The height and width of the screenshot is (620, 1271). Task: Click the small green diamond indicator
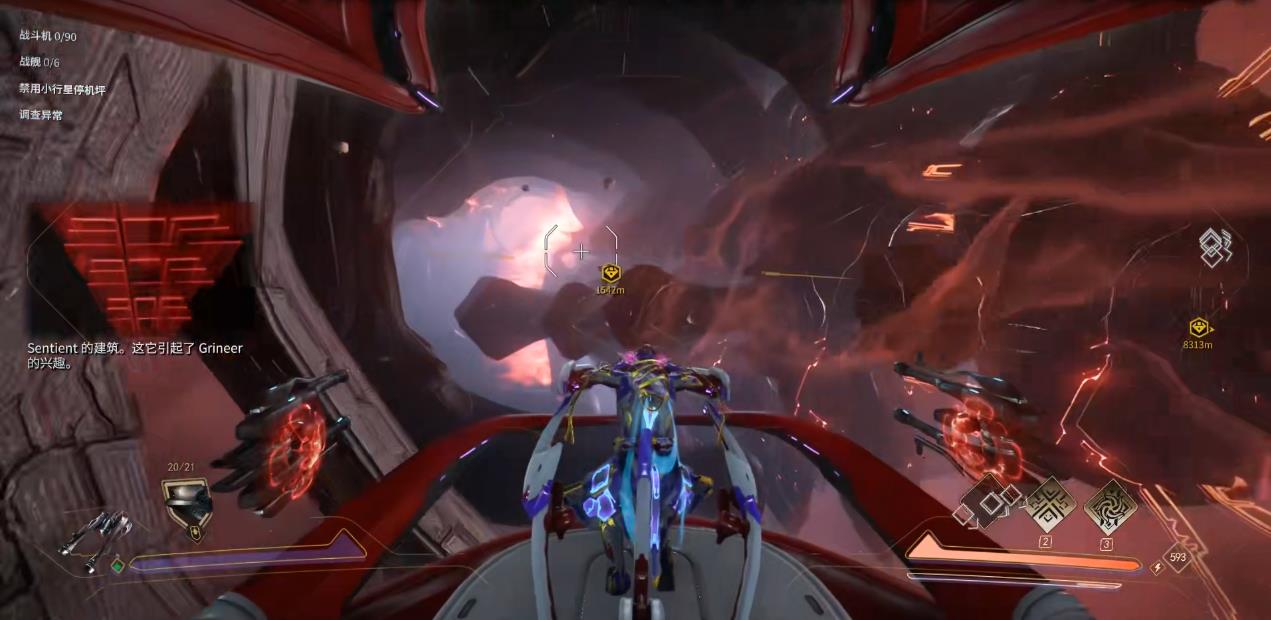pos(118,566)
